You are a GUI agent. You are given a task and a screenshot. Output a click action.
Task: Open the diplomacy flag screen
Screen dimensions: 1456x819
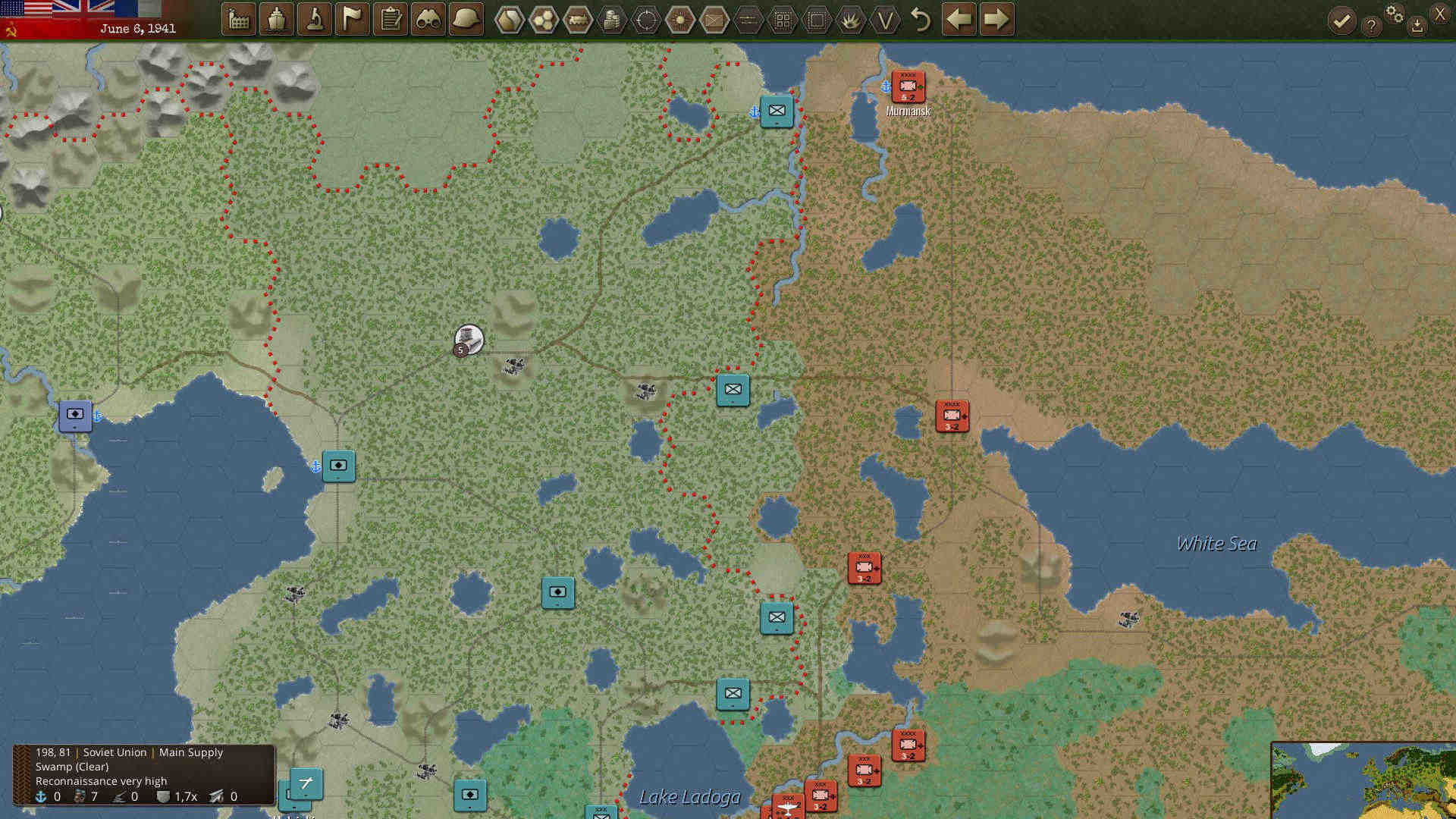click(x=353, y=19)
